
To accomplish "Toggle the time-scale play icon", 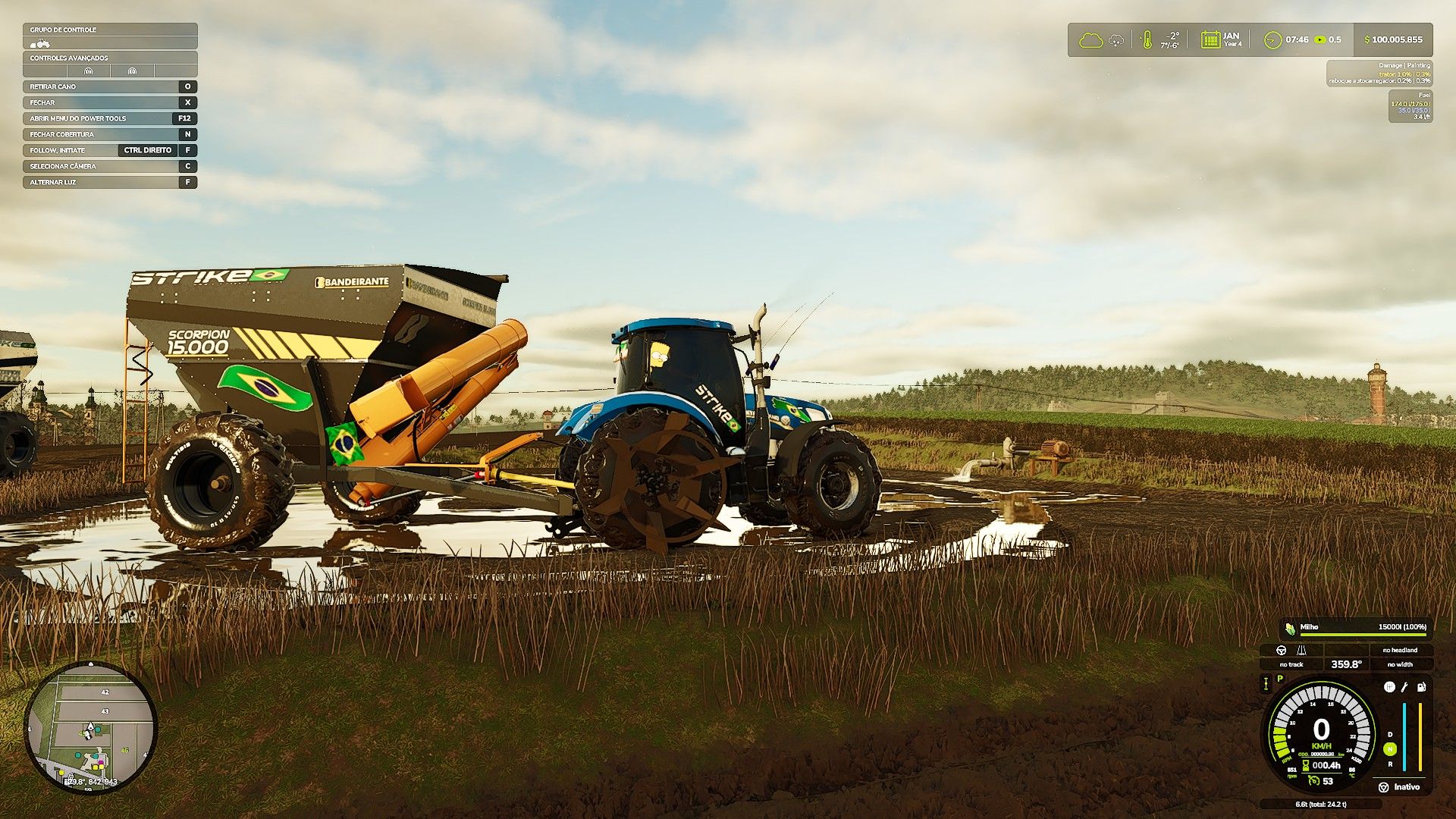I will 1320,39.
